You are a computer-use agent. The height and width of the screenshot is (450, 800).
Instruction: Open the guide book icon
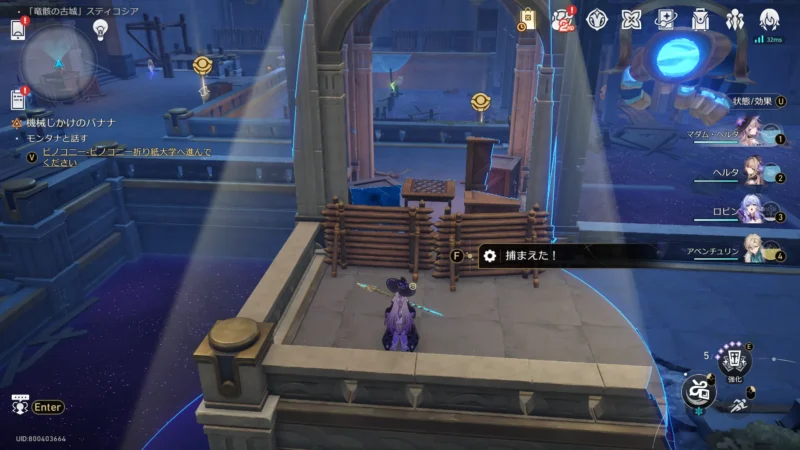666,19
